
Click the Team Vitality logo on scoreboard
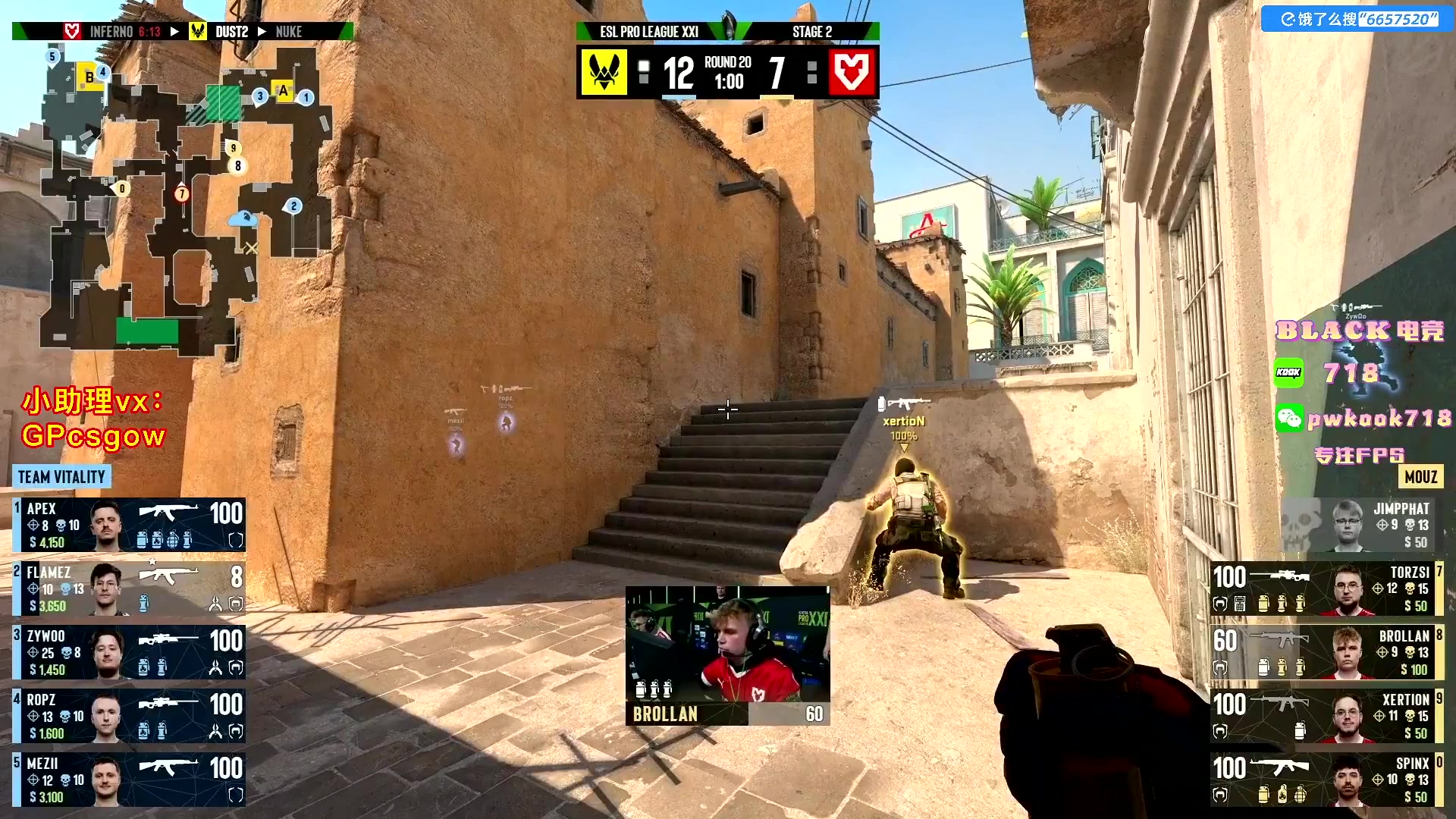click(x=604, y=73)
